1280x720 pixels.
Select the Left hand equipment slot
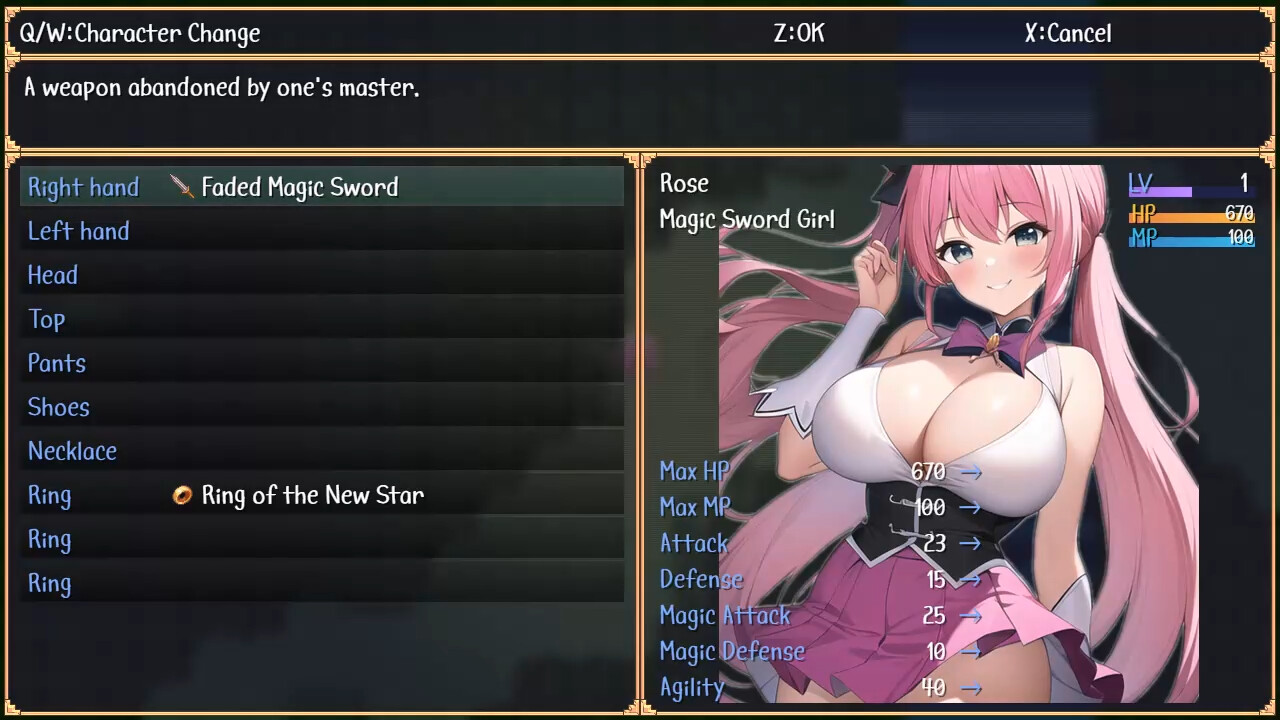click(x=78, y=231)
